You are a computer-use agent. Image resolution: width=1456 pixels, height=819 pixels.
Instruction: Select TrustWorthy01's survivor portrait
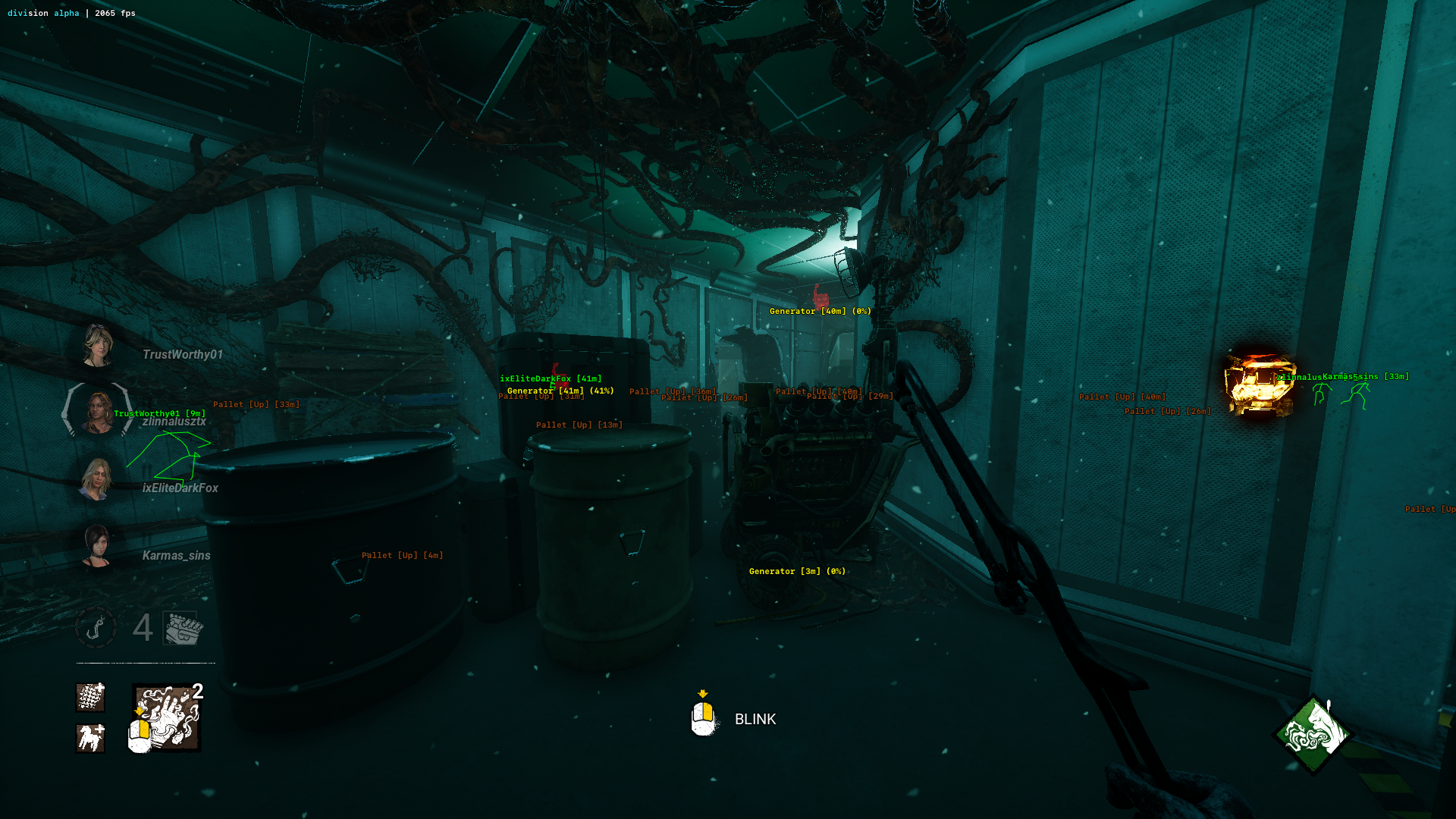pos(98,346)
